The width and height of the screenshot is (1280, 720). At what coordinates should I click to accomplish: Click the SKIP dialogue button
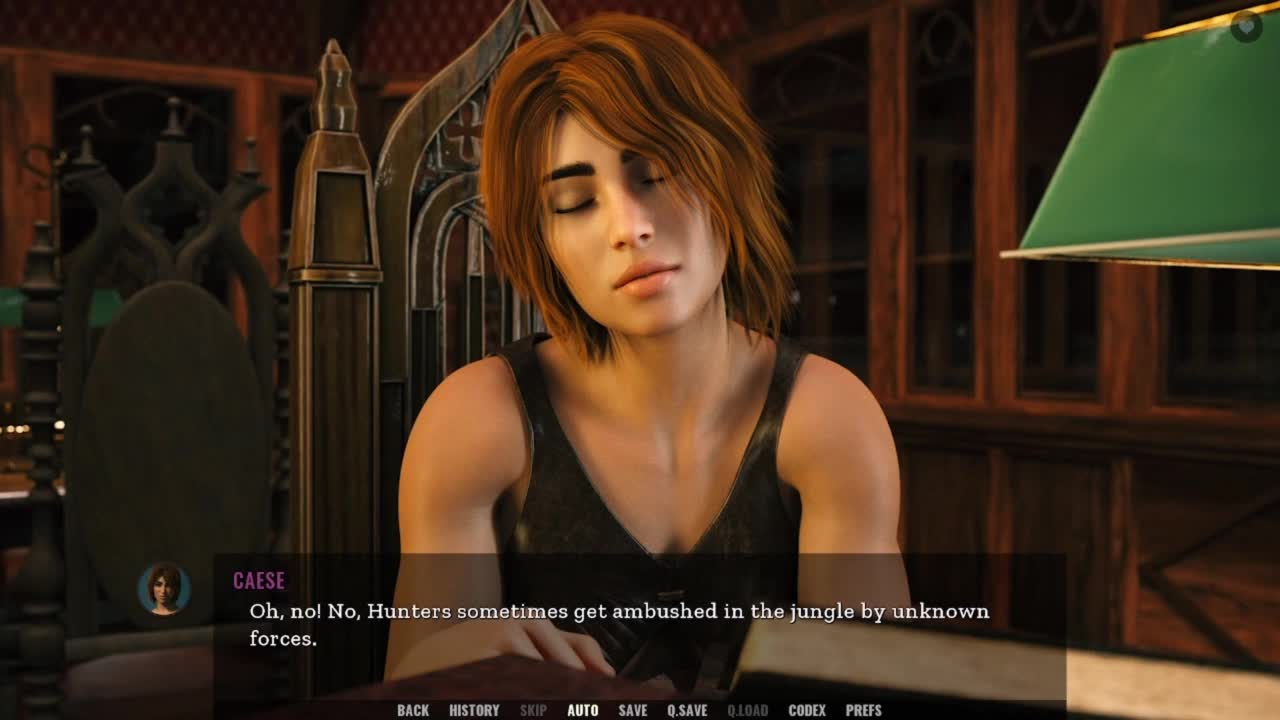[533, 710]
